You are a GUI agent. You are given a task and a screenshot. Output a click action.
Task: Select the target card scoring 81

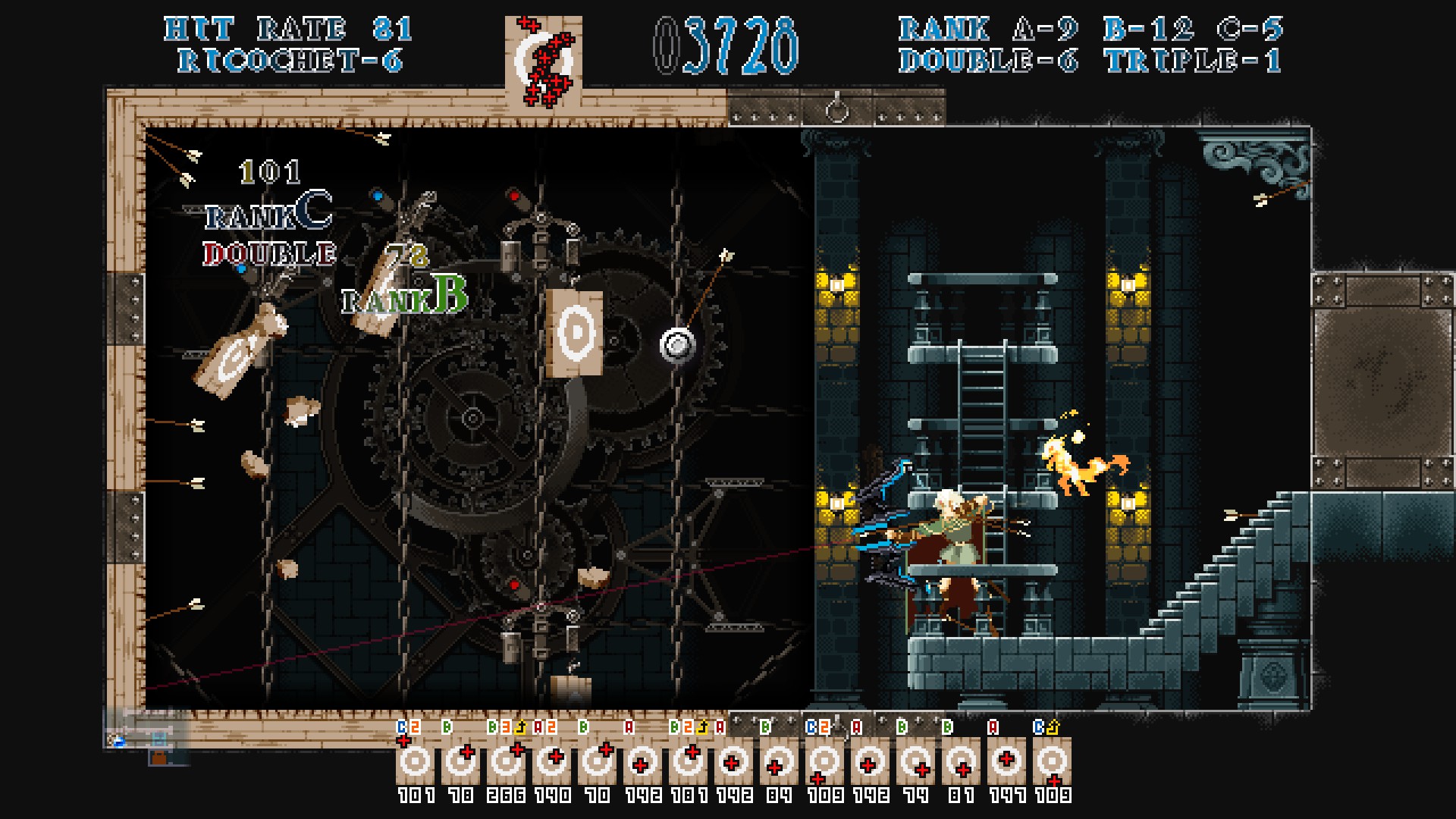click(x=962, y=761)
